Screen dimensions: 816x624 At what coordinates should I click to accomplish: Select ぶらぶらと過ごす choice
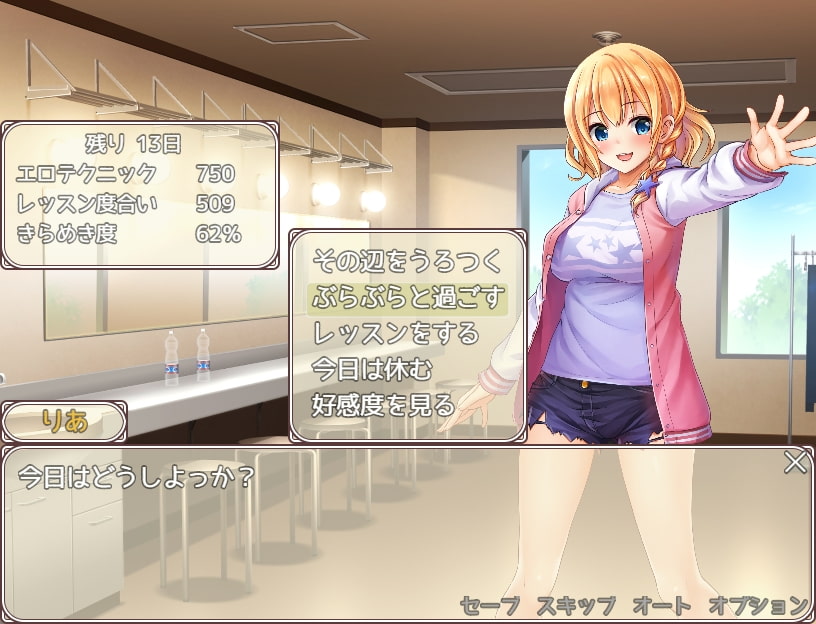tap(405, 298)
